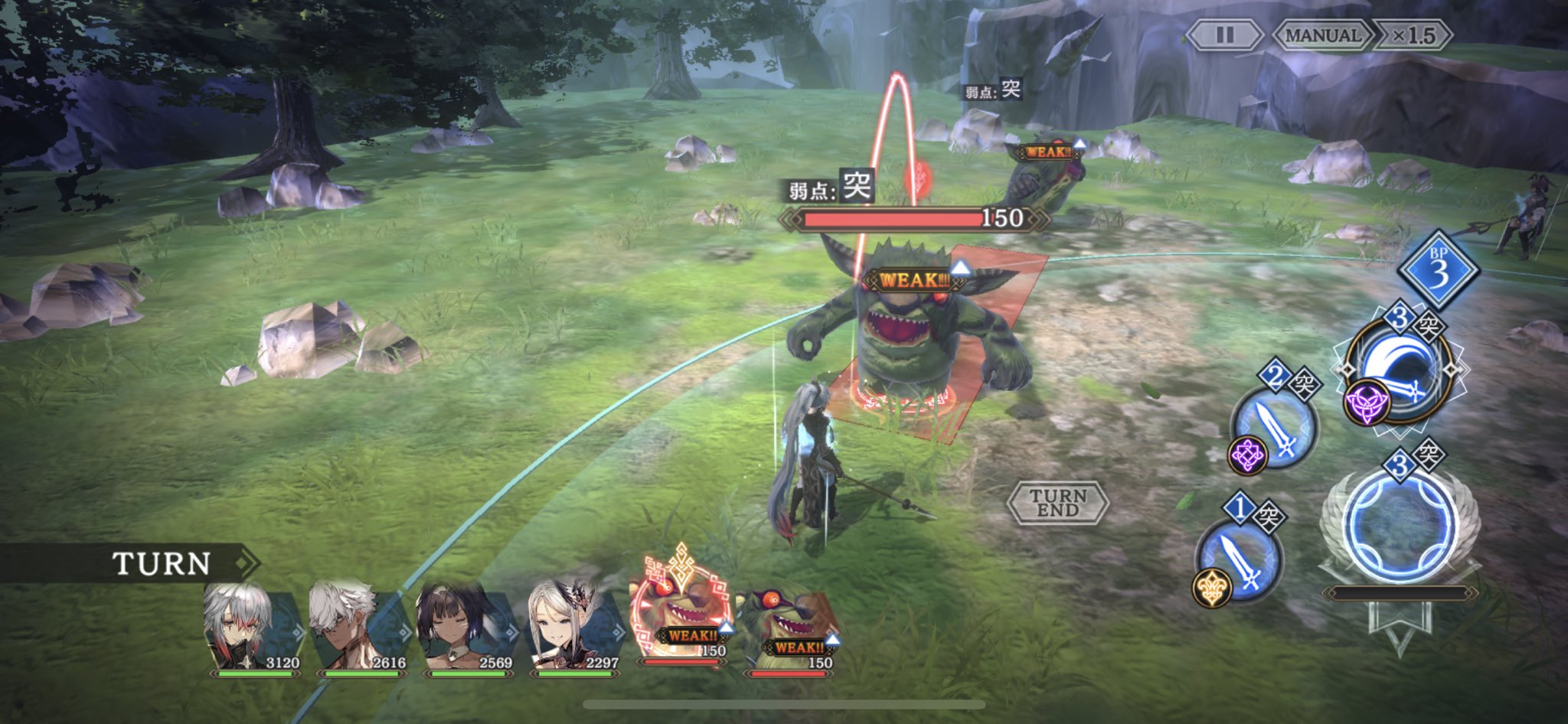Select the white-haired character portrait with 2616 HP

click(x=358, y=628)
